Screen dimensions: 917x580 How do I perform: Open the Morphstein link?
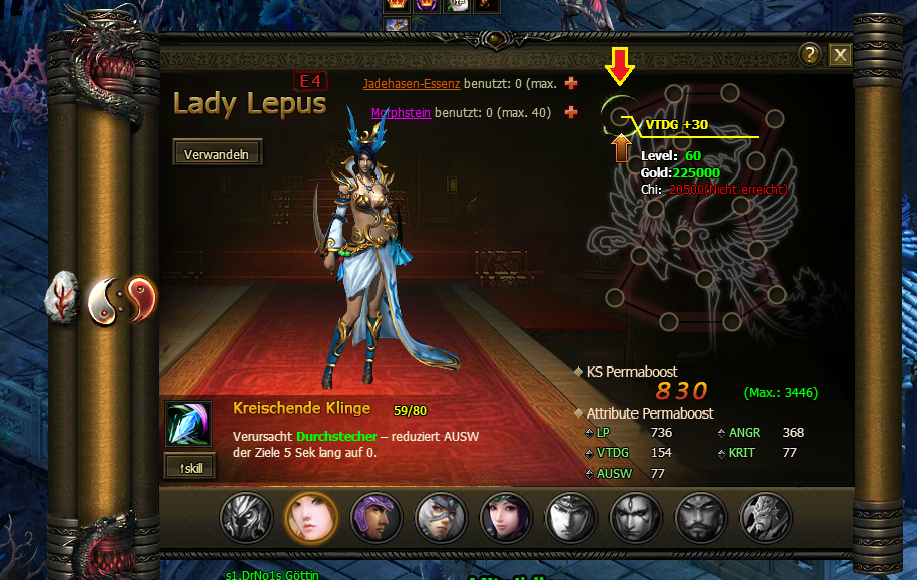coord(400,113)
